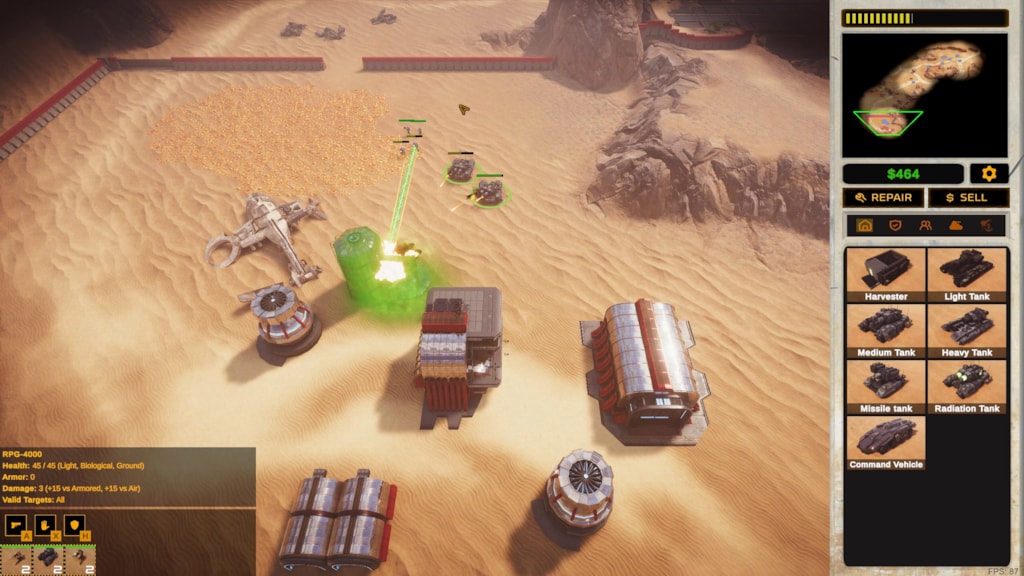1024x576 pixels.
Task: Open the settings gear menu
Action: (989, 174)
